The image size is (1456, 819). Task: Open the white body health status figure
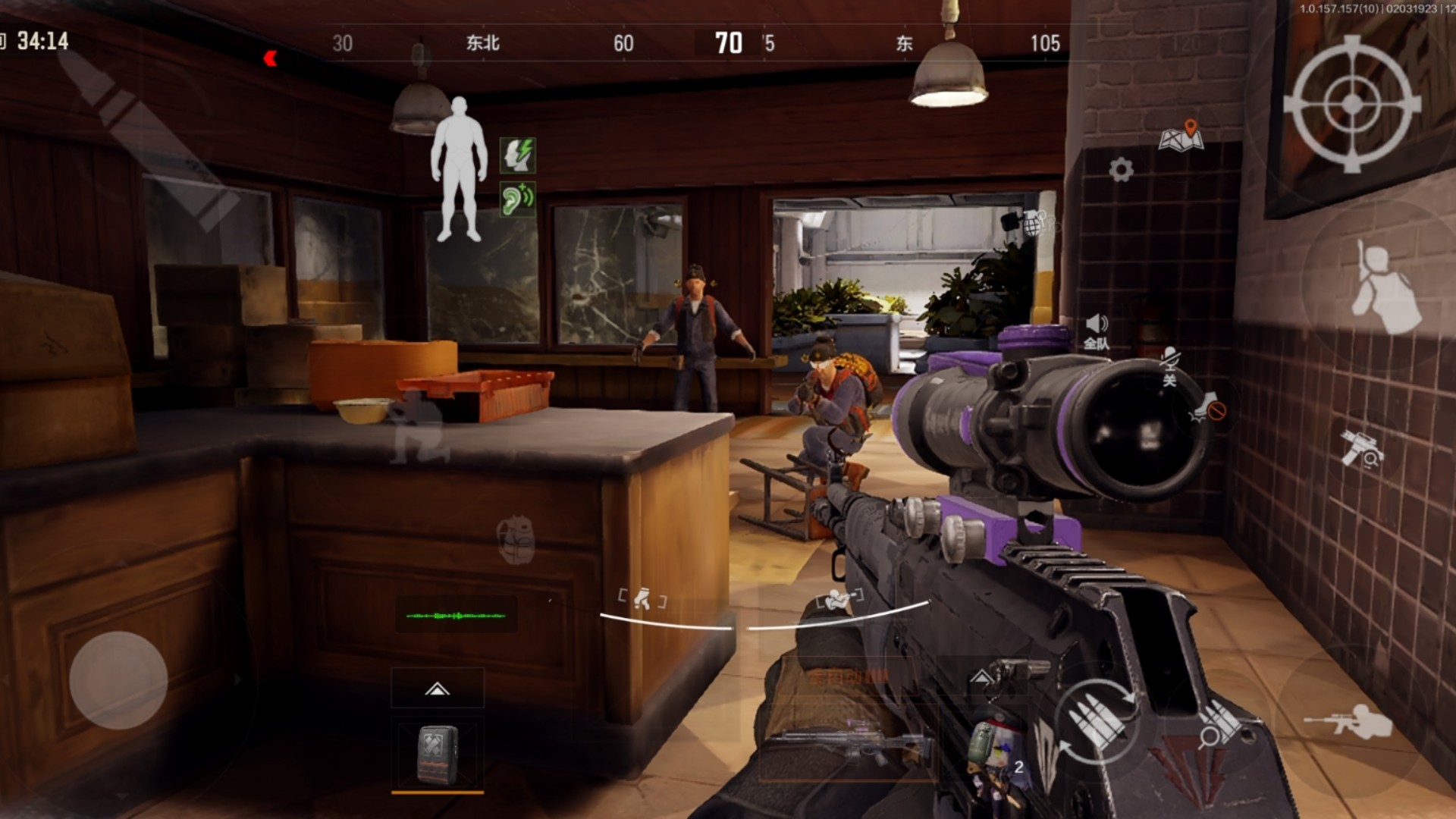(459, 168)
